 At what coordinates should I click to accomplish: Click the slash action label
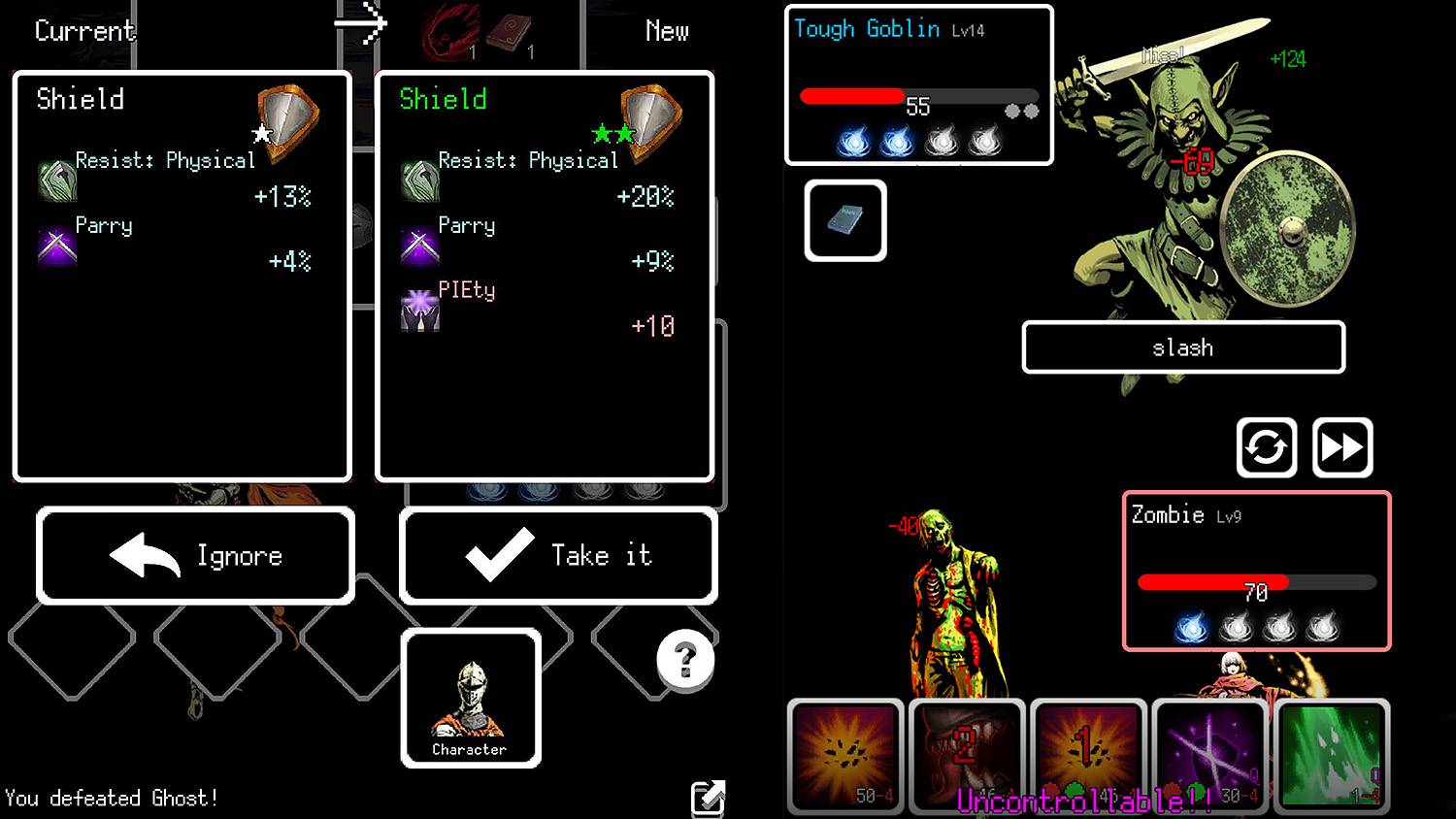coord(1182,347)
